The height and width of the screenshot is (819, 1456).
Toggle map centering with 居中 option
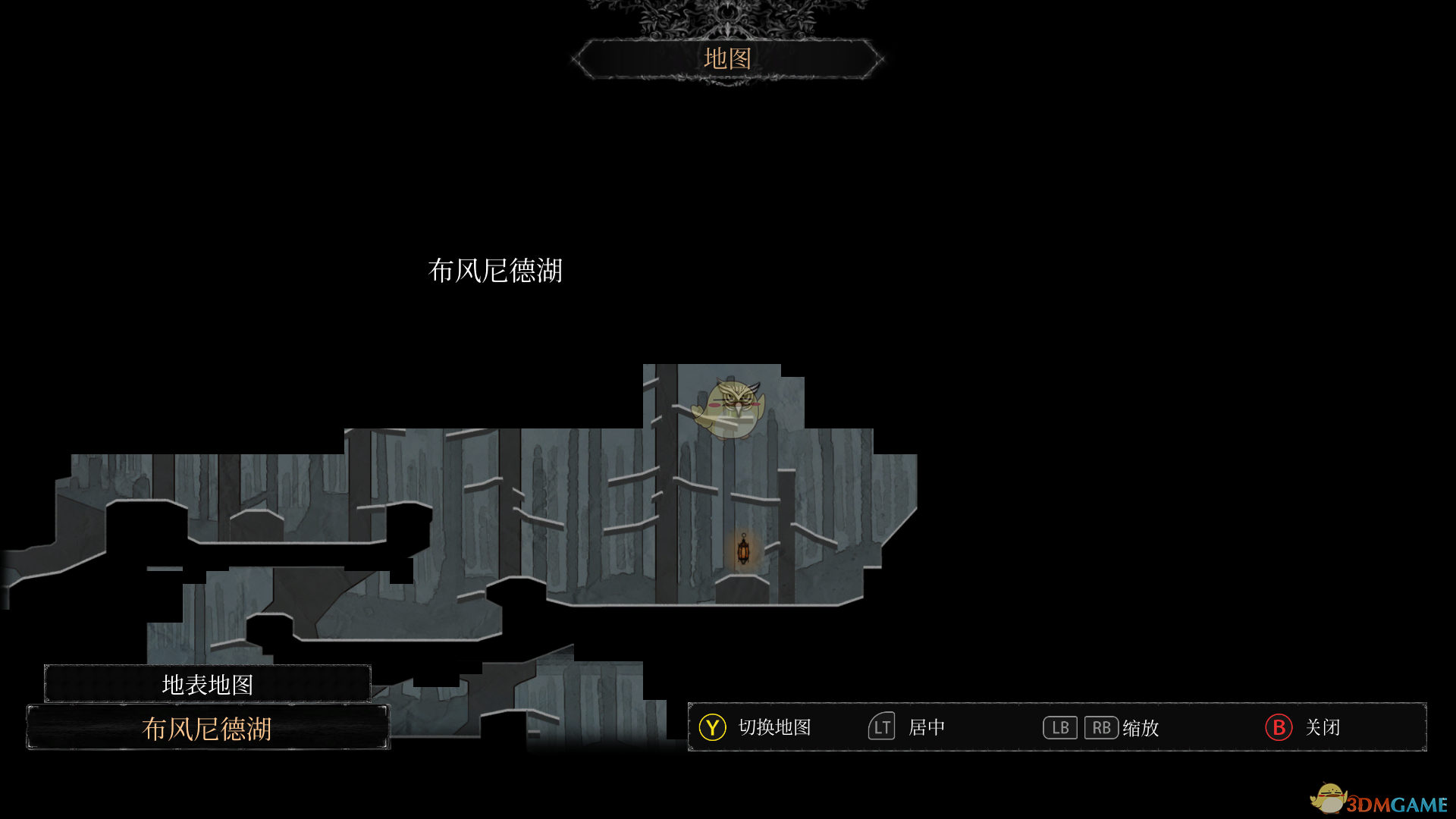(x=928, y=727)
